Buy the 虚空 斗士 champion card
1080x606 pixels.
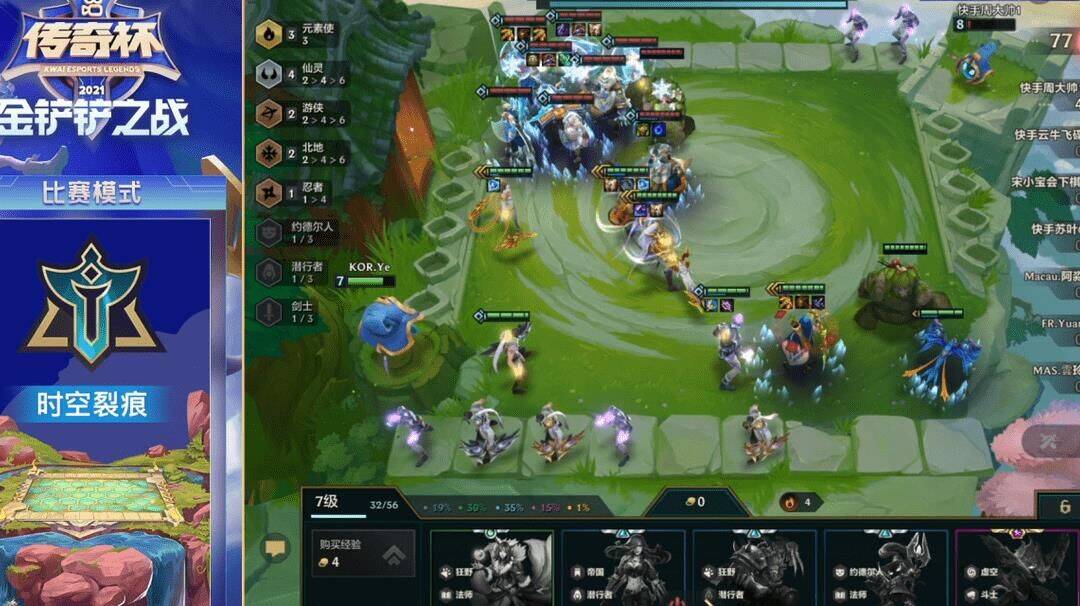[1013, 567]
